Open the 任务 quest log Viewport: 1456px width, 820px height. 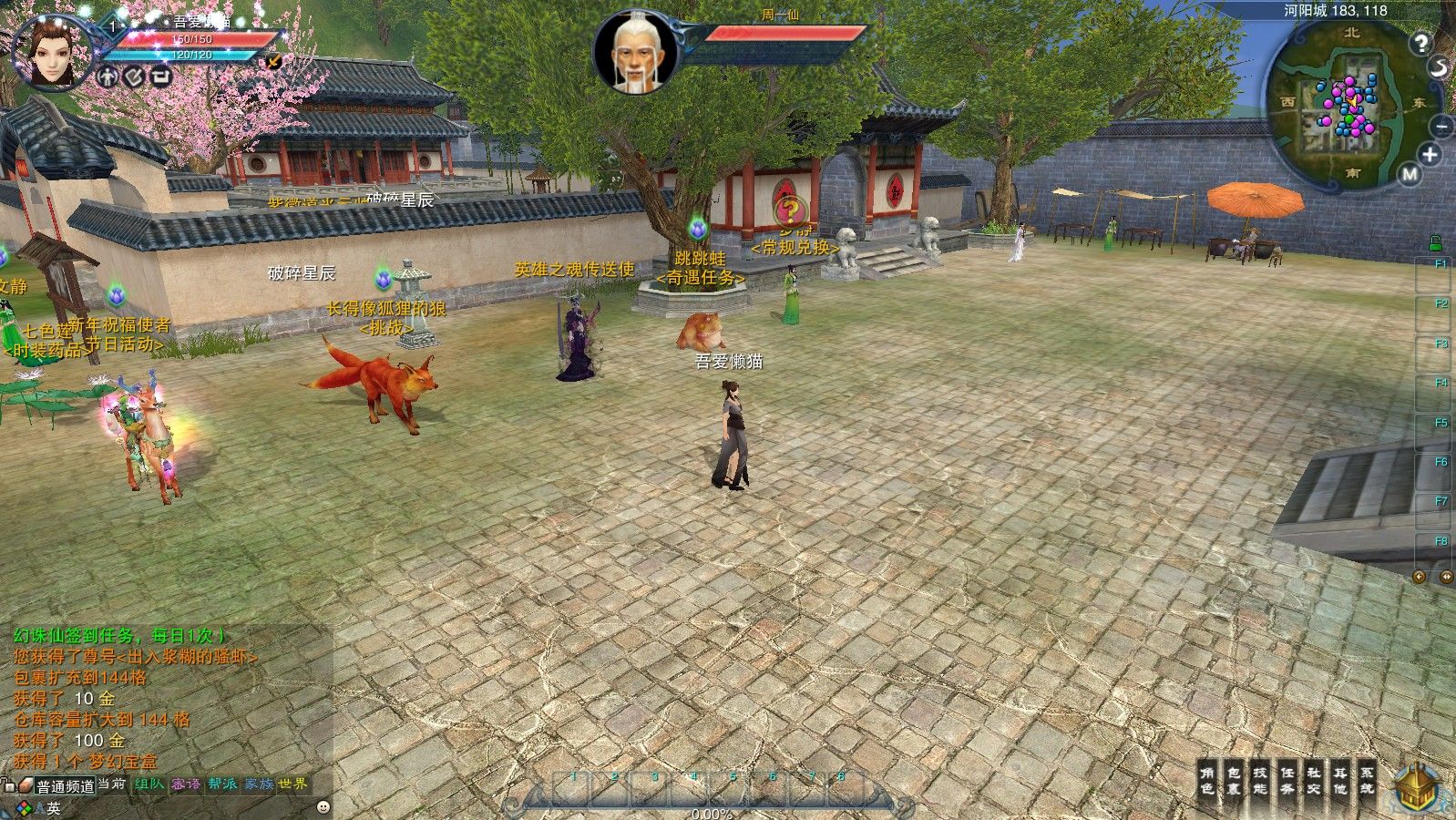1287,781
